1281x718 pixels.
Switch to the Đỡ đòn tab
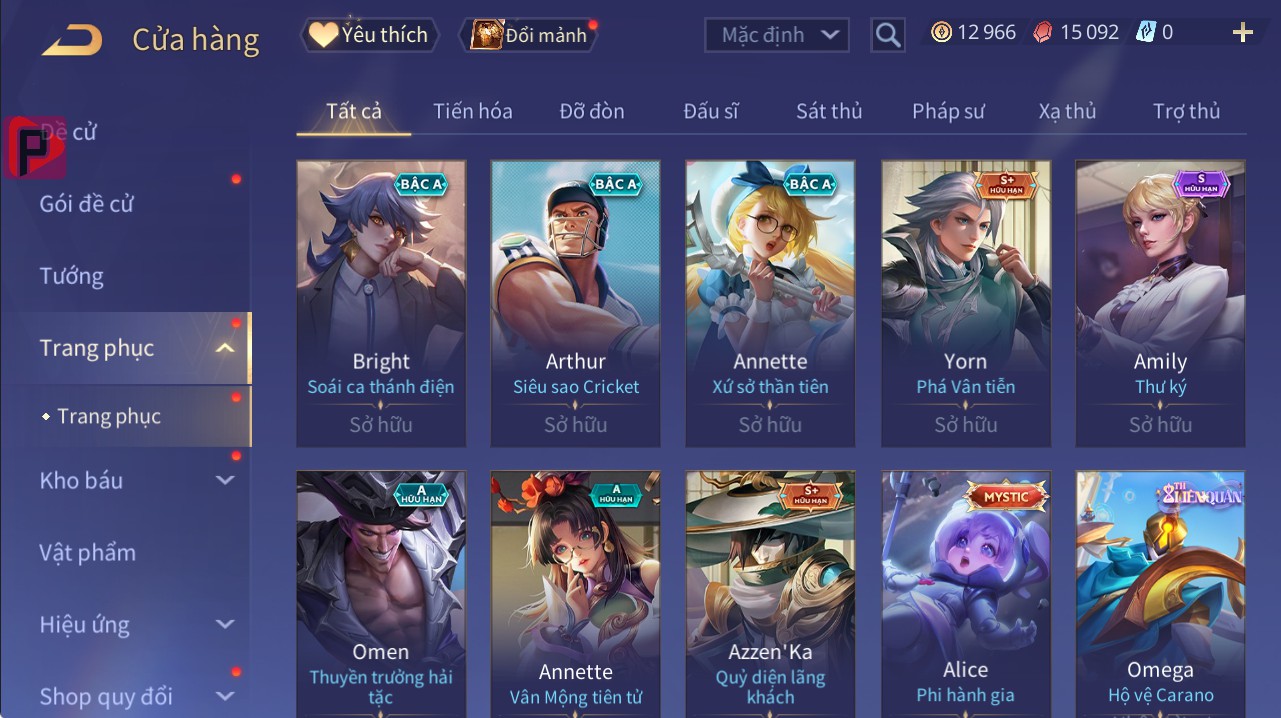(x=592, y=111)
